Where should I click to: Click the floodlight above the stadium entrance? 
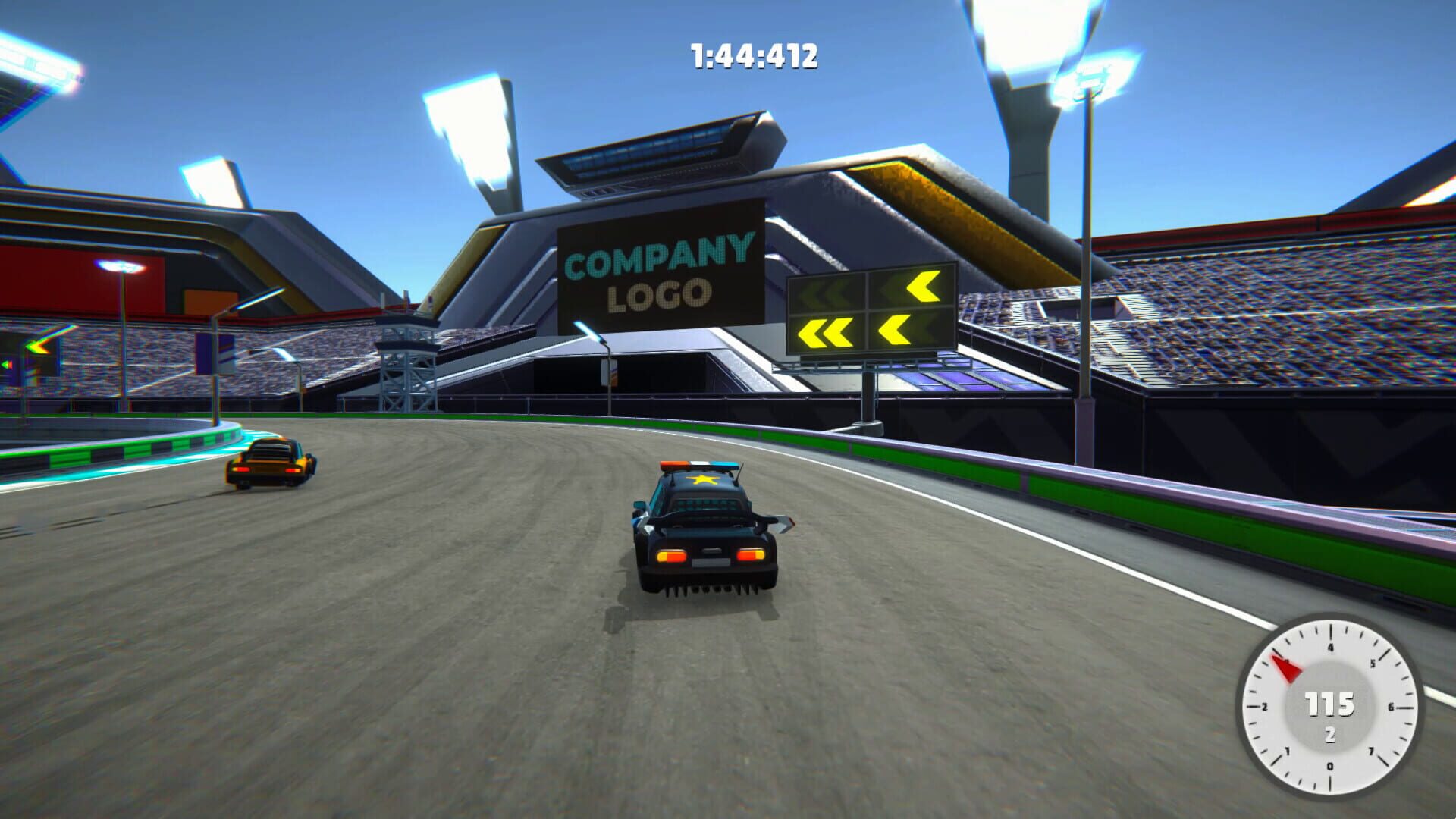[466, 129]
